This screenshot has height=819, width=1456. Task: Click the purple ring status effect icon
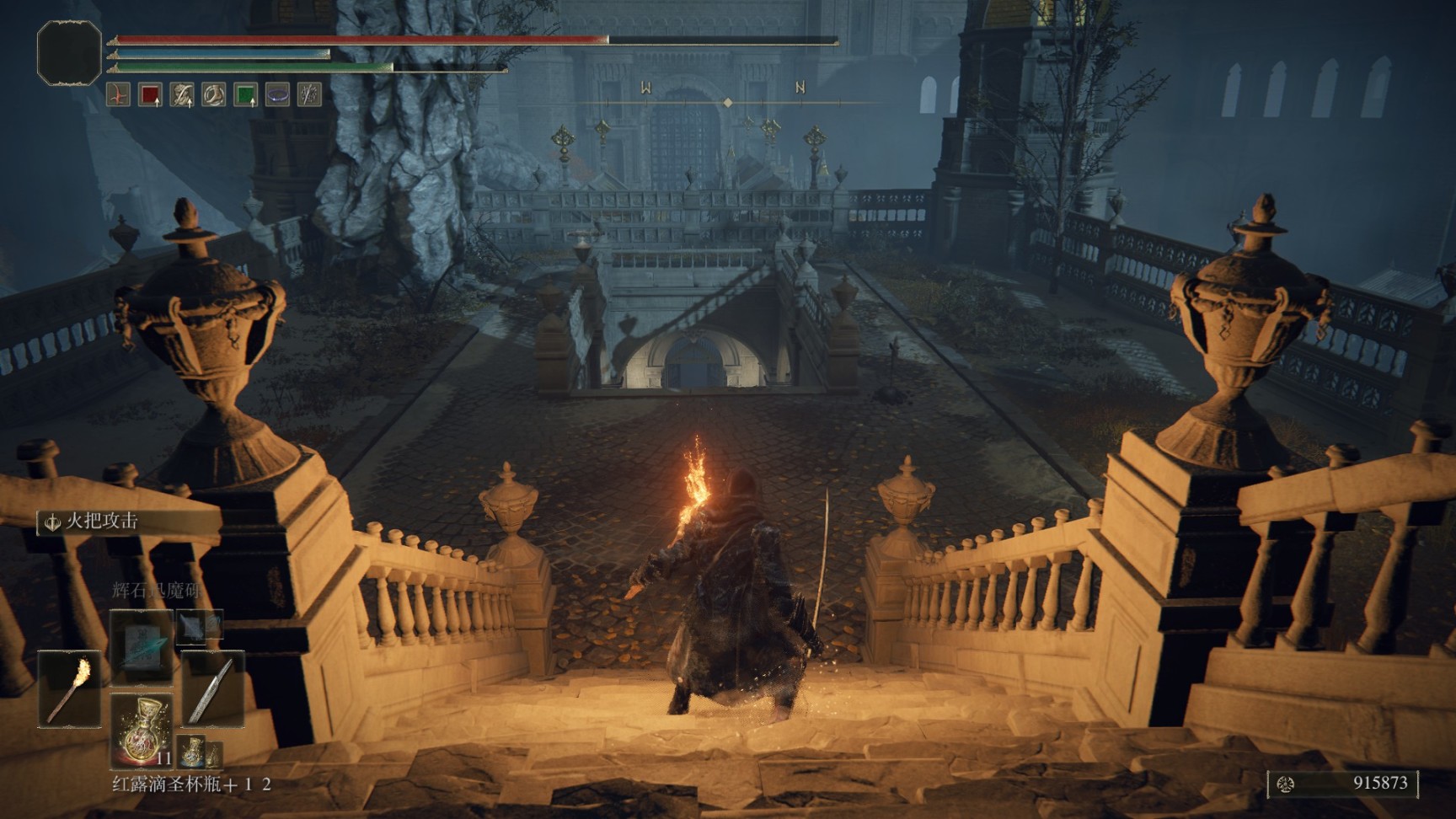(277, 94)
